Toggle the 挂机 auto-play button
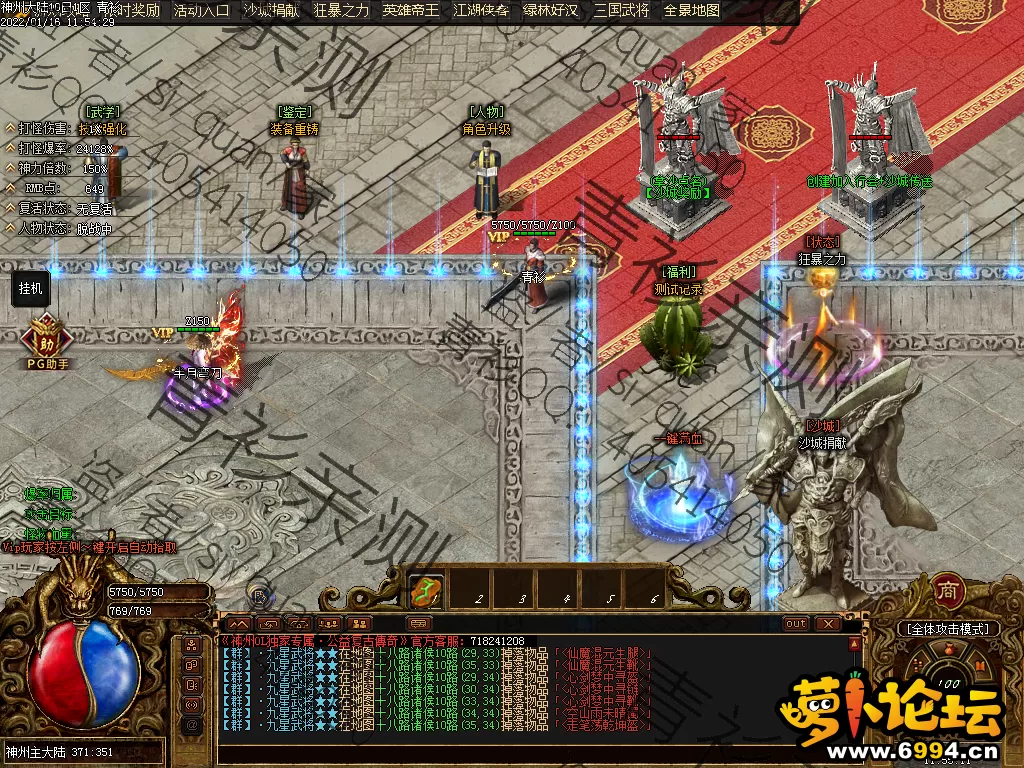Screen dimensions: 1024x768 click(x=31, y=288)
